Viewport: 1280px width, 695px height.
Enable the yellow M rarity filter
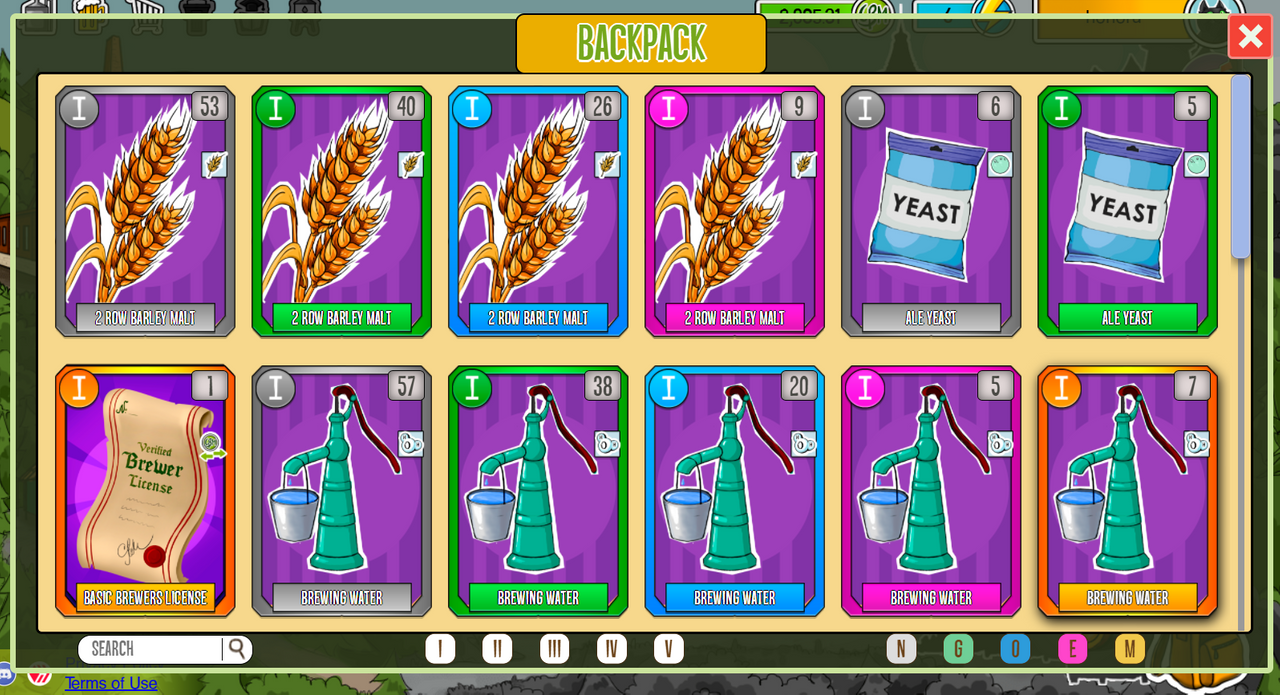pos(1130,649)
